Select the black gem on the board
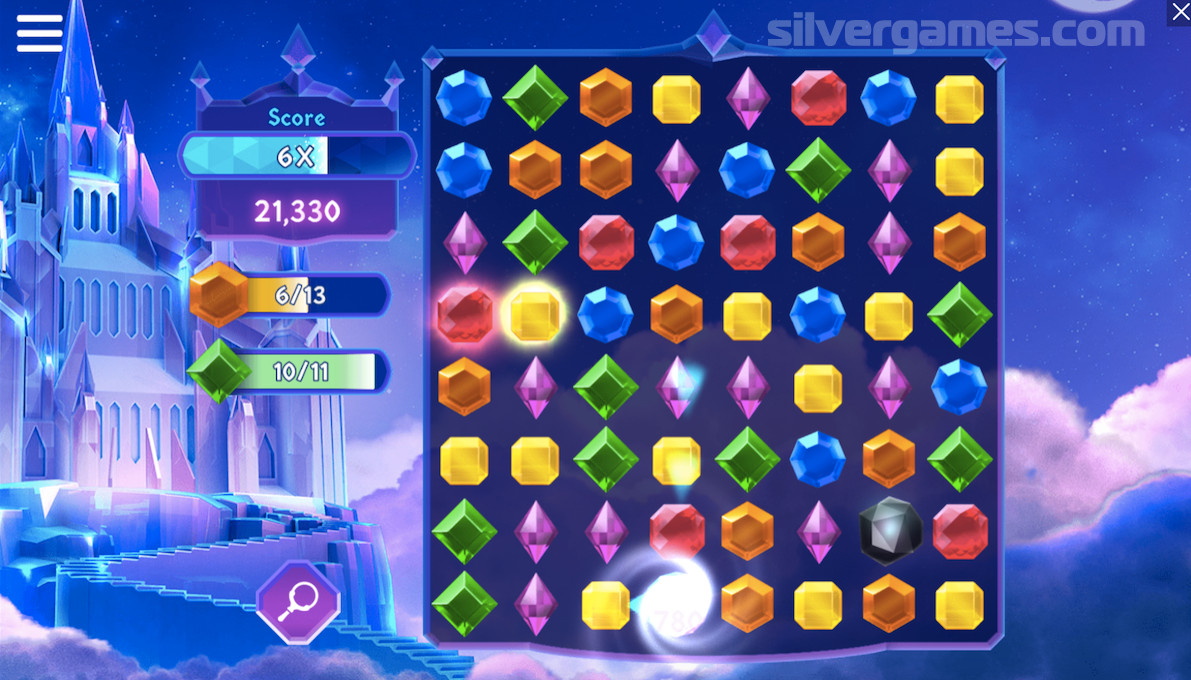Viewport: 1191px width, 680px height. coord(889,531)
